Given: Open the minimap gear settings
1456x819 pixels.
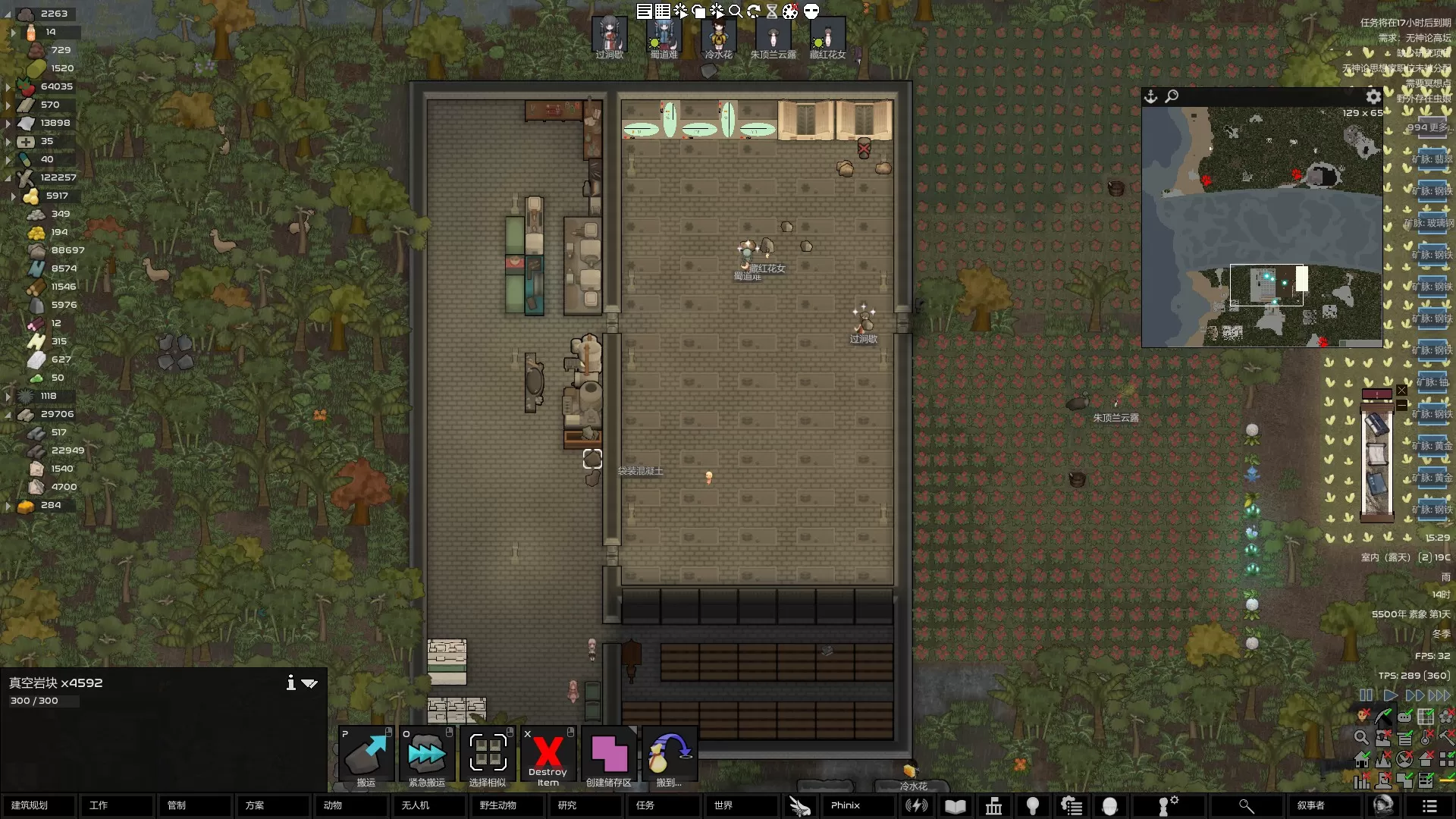Looking at the screenshot, I should point(1373,96).
